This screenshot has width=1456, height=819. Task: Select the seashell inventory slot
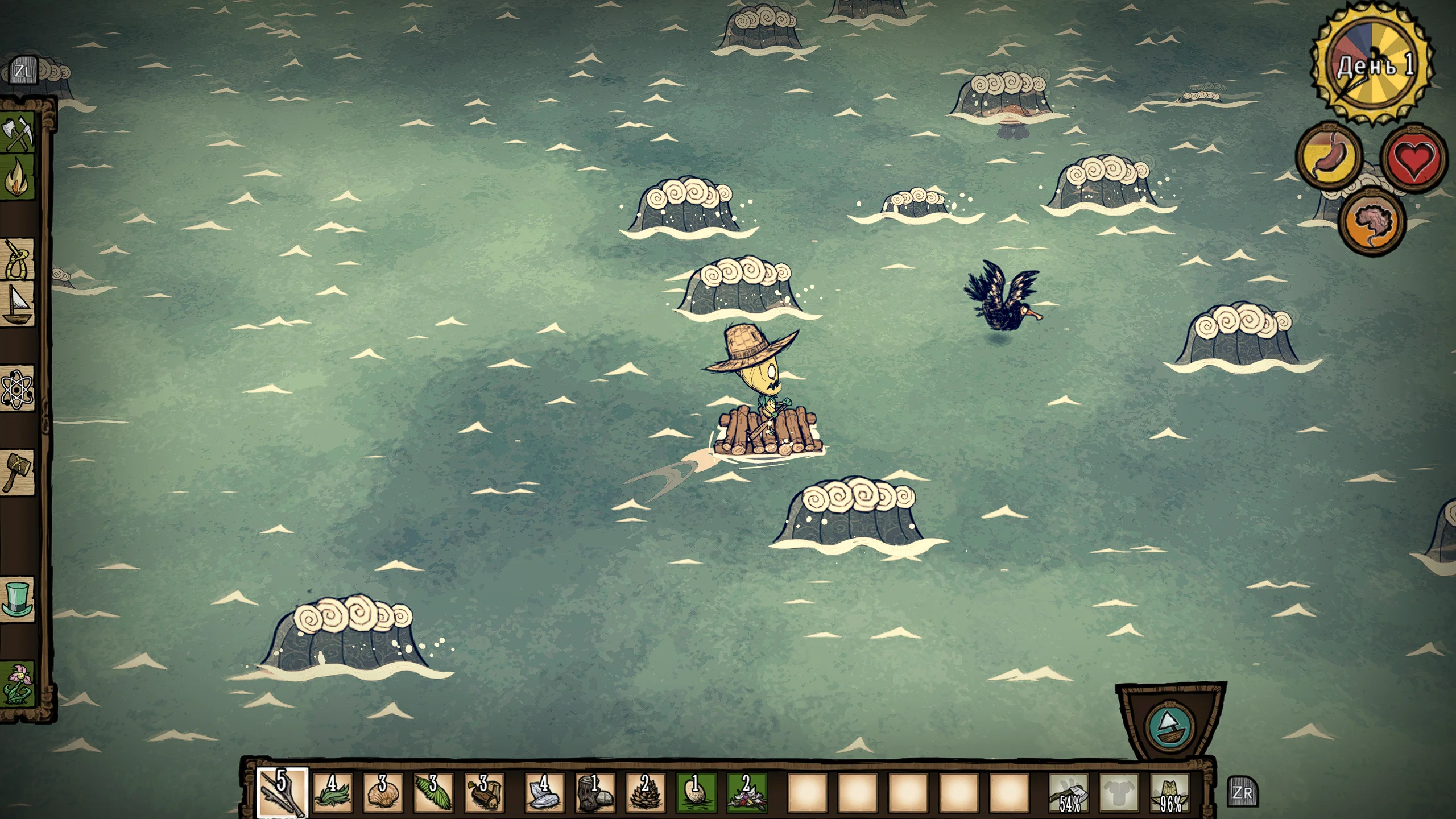coord(382,792)
